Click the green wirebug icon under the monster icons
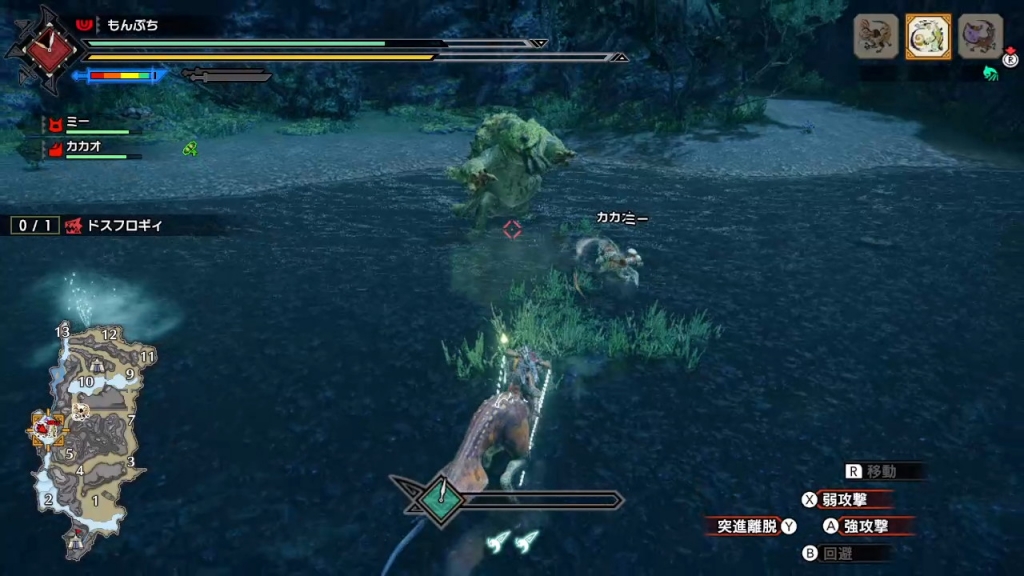Screen dimensions: 1024x576 991,72
